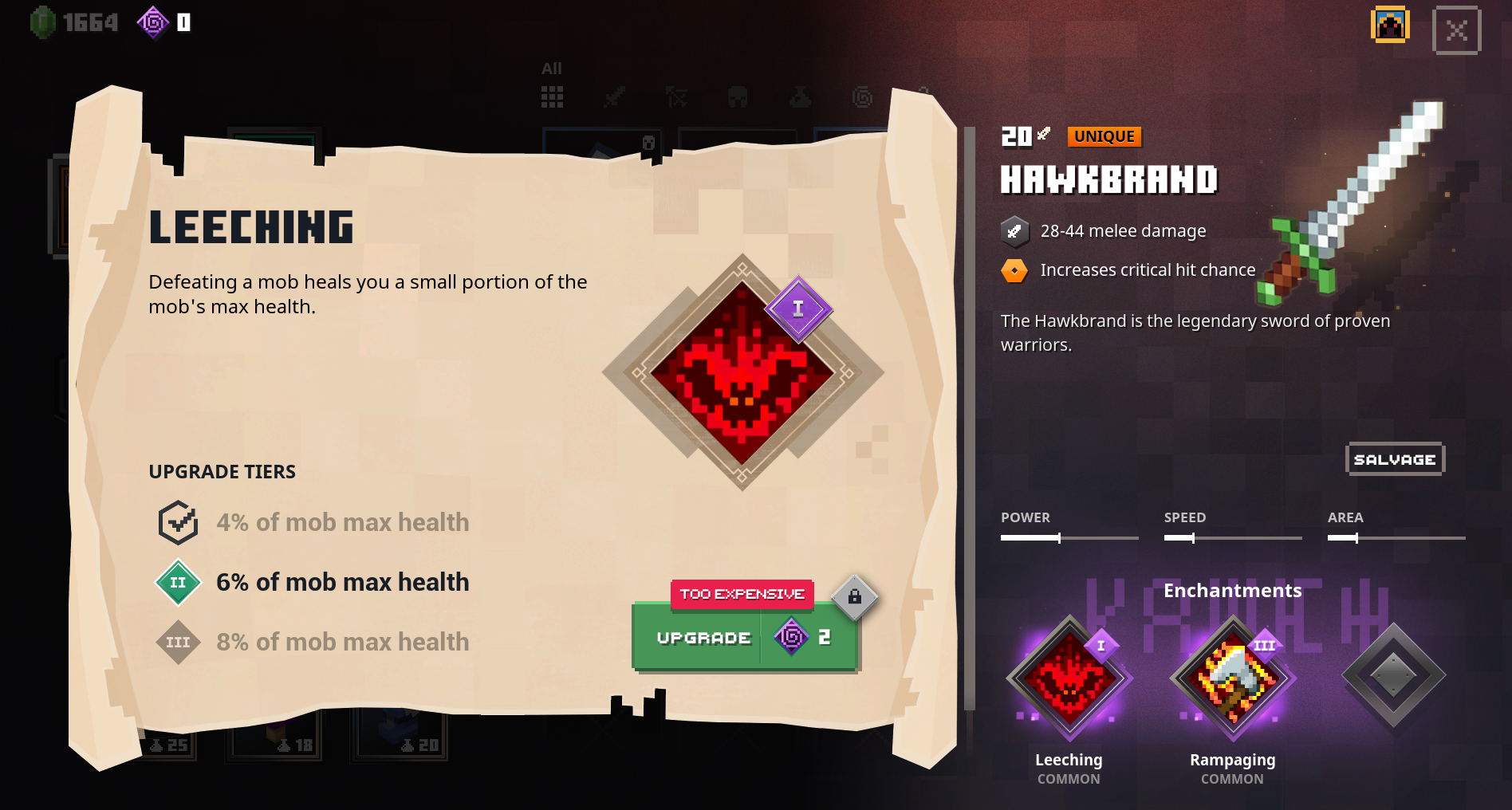
Task: Select the Leeching enchantment slot
Action: tap(1069, 677)
